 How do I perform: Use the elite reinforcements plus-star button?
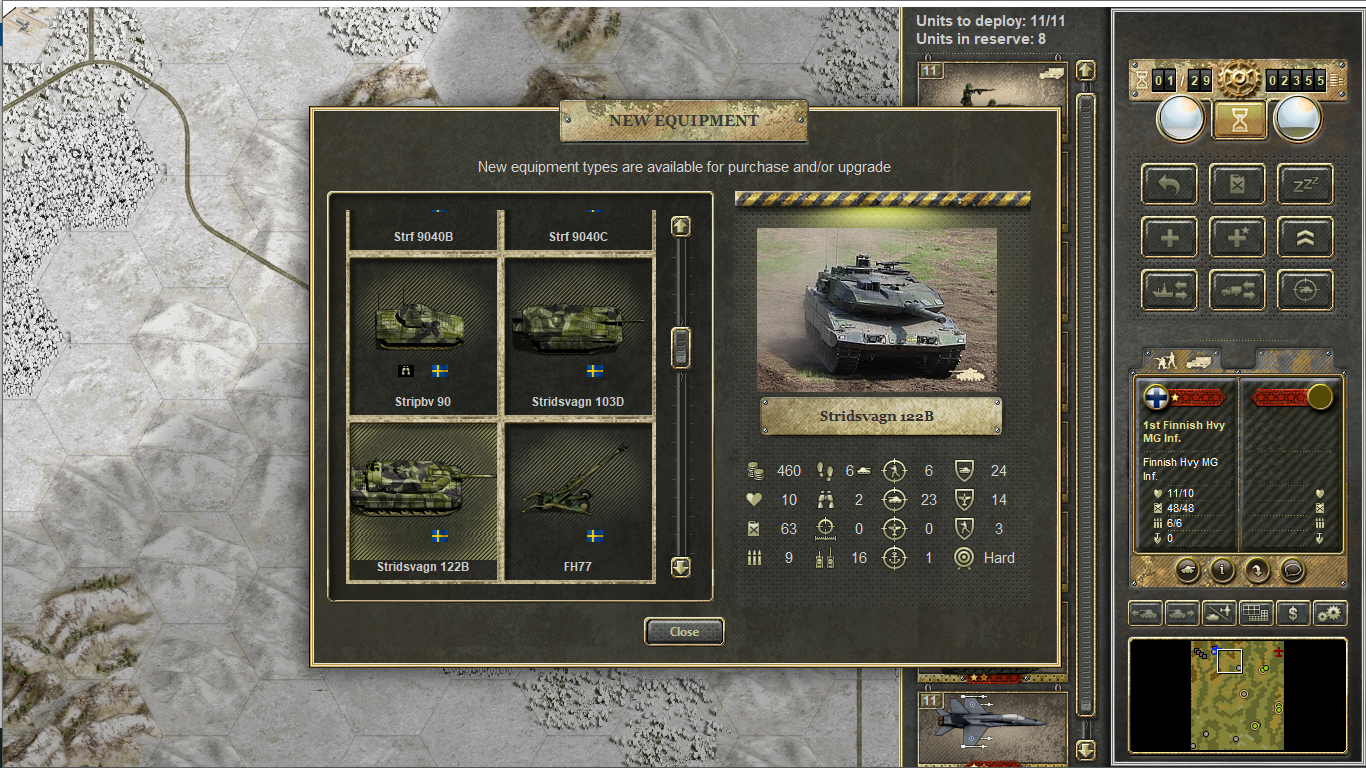1238,237
